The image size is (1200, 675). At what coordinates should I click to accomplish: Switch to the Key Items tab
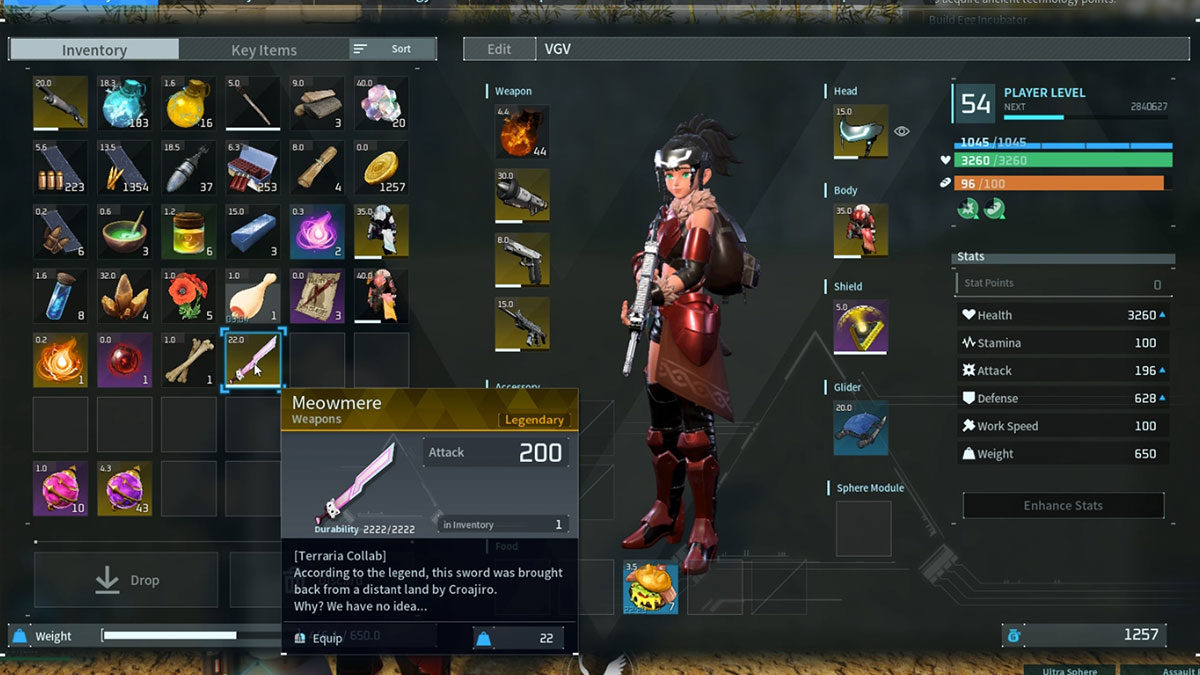tap(264, 49)
